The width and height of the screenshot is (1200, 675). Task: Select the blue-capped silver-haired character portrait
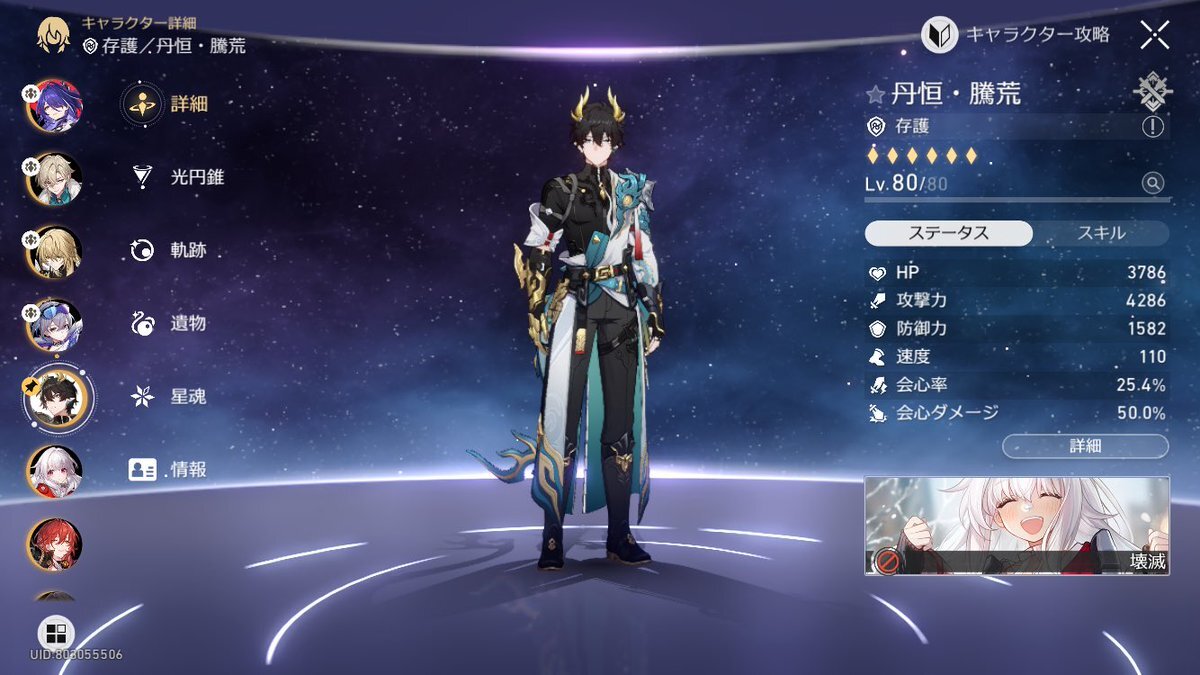click(54, 325)
